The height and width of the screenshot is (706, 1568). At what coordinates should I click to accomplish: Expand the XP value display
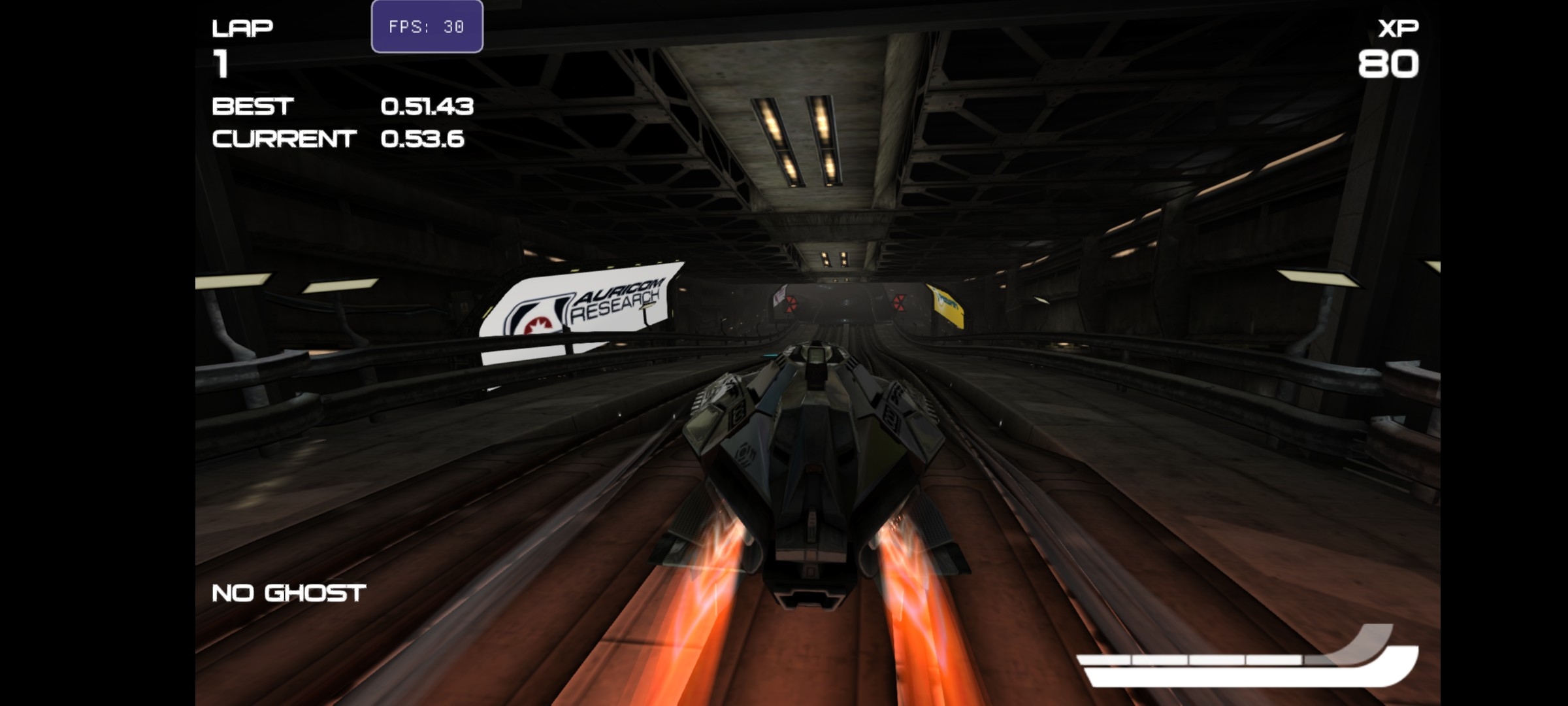(1388, 64)
